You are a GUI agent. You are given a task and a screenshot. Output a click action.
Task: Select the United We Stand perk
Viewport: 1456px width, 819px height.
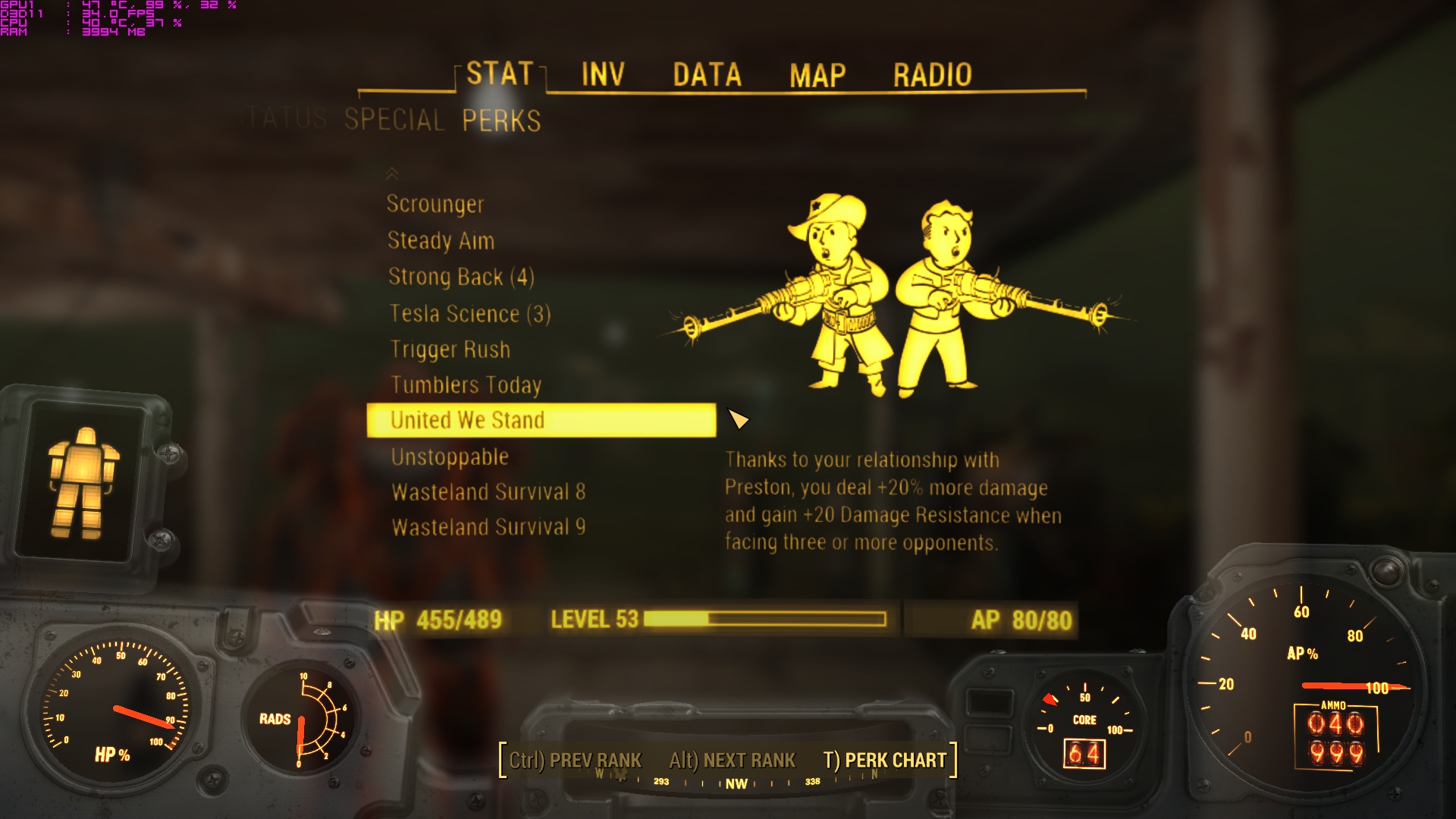(467, 420)
